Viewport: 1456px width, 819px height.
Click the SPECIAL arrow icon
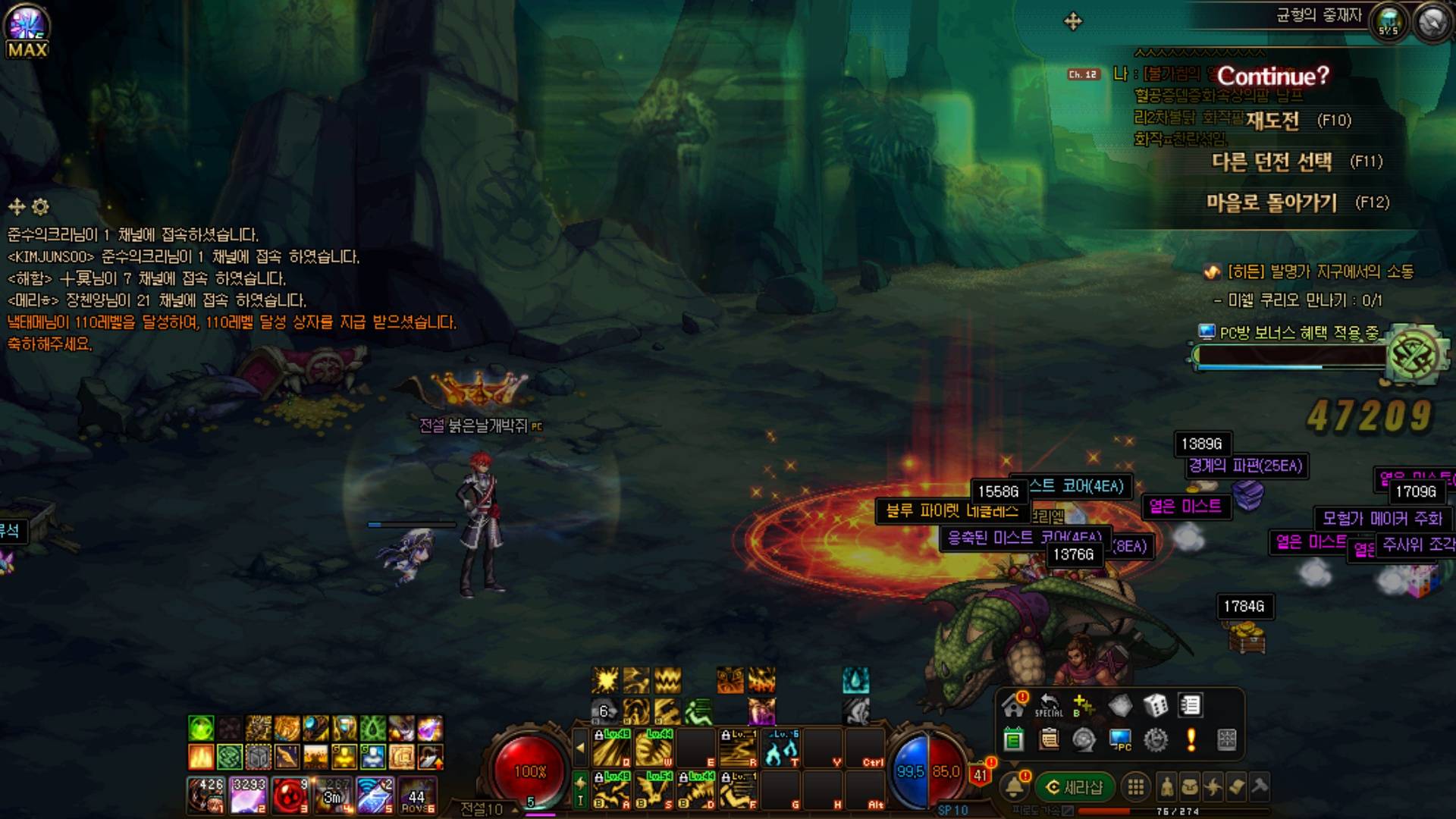point(1049,706)
